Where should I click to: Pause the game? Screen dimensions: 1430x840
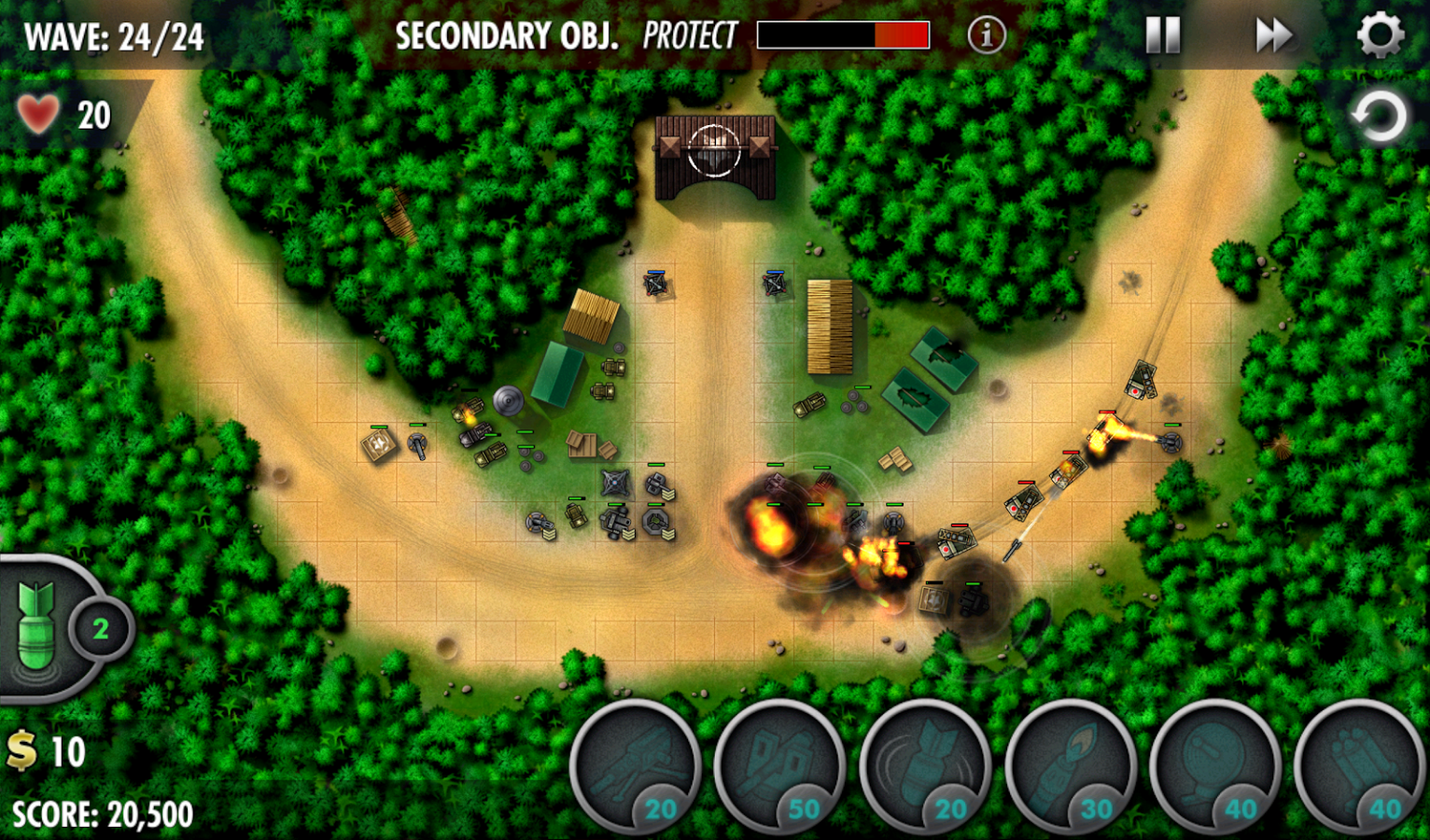point(1161,35)
